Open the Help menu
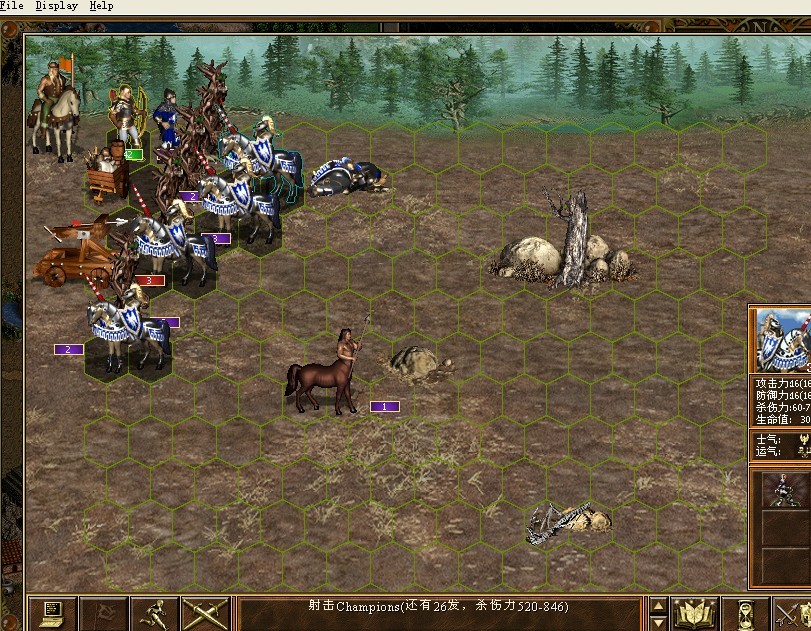The height and width of the screenshot is (631, 811). point(101,6)
